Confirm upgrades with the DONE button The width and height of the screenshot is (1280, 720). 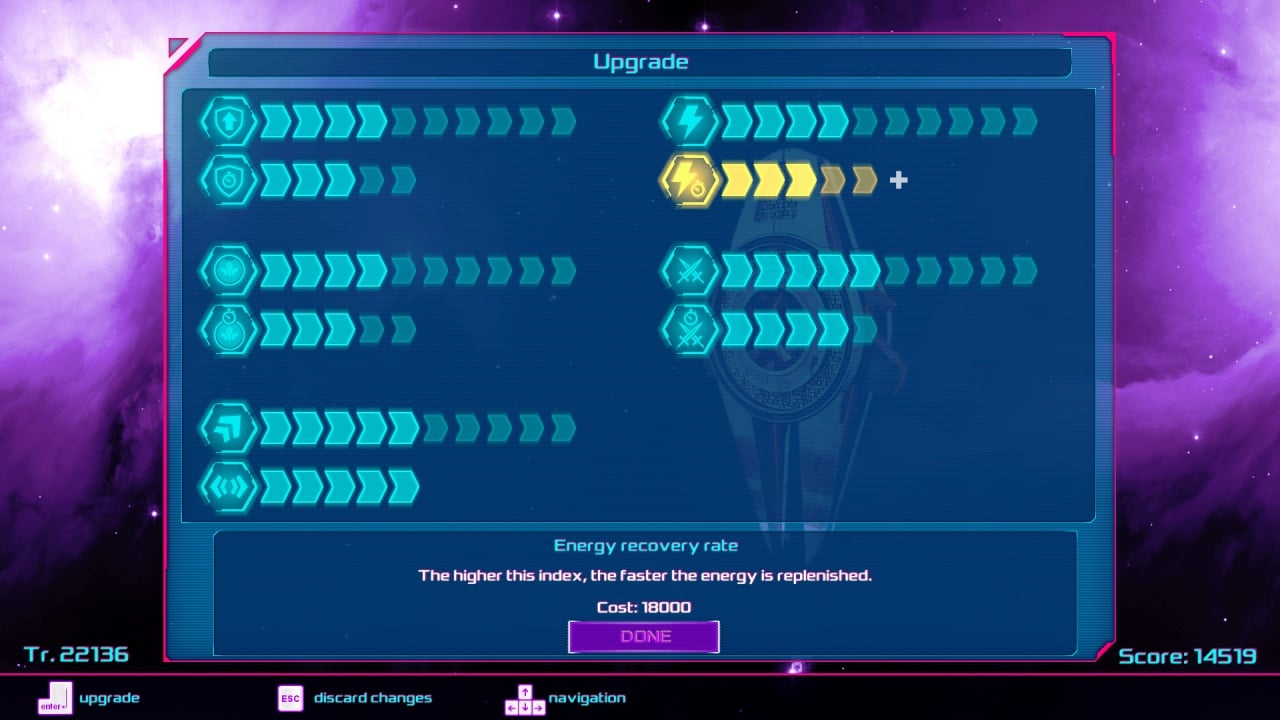coord(643,637)
